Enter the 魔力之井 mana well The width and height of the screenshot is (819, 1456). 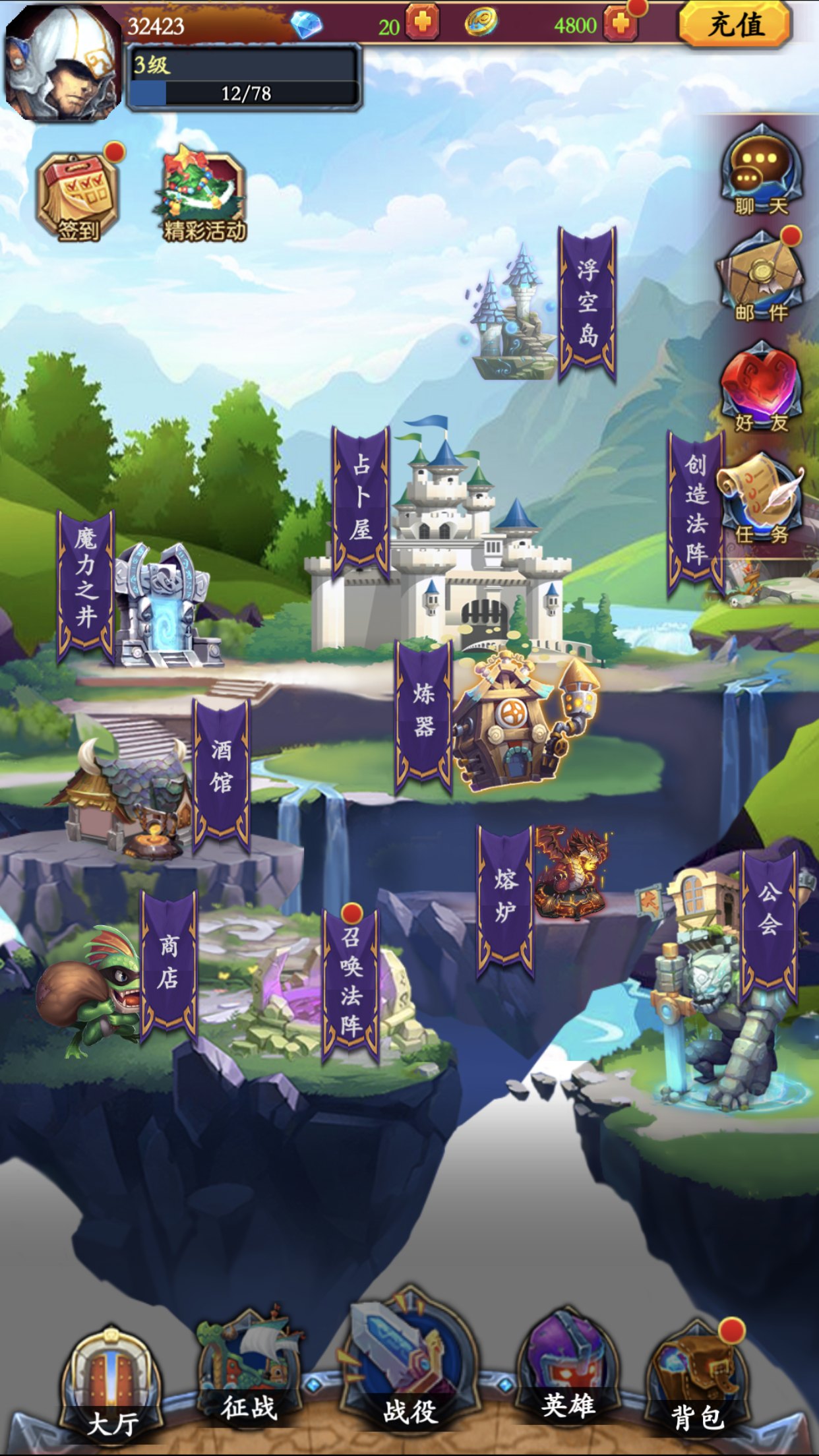pos(86,584)
